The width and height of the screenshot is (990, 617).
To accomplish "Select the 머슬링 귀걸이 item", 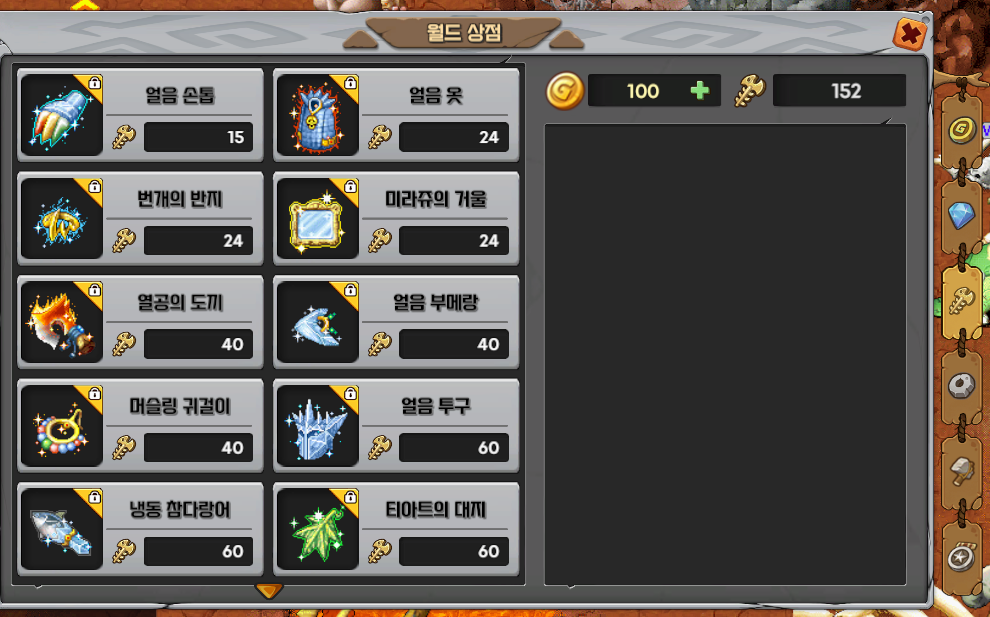I will pos(140,426).
